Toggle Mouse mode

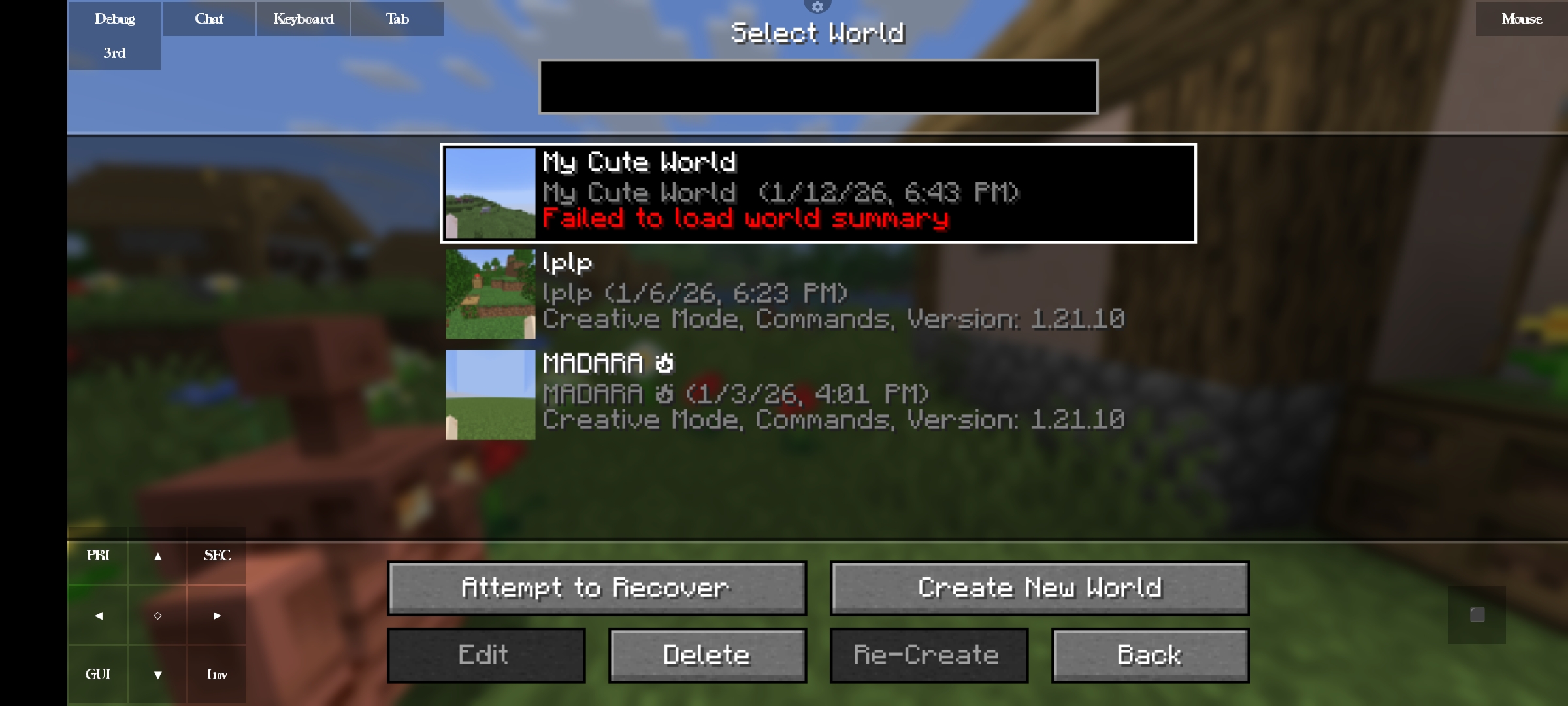pos(1522,18)
